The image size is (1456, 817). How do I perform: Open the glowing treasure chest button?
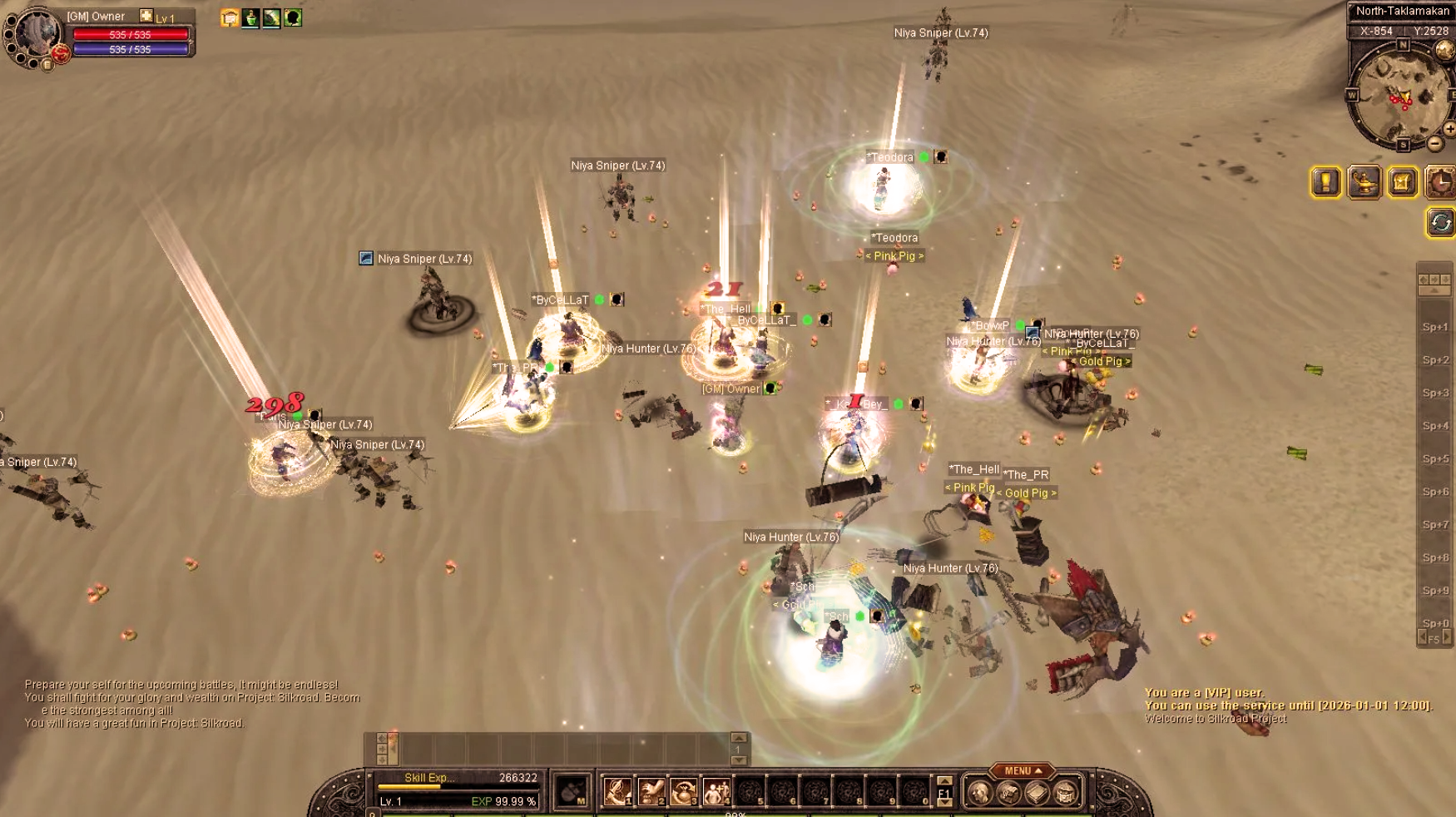click(1403, 182)
